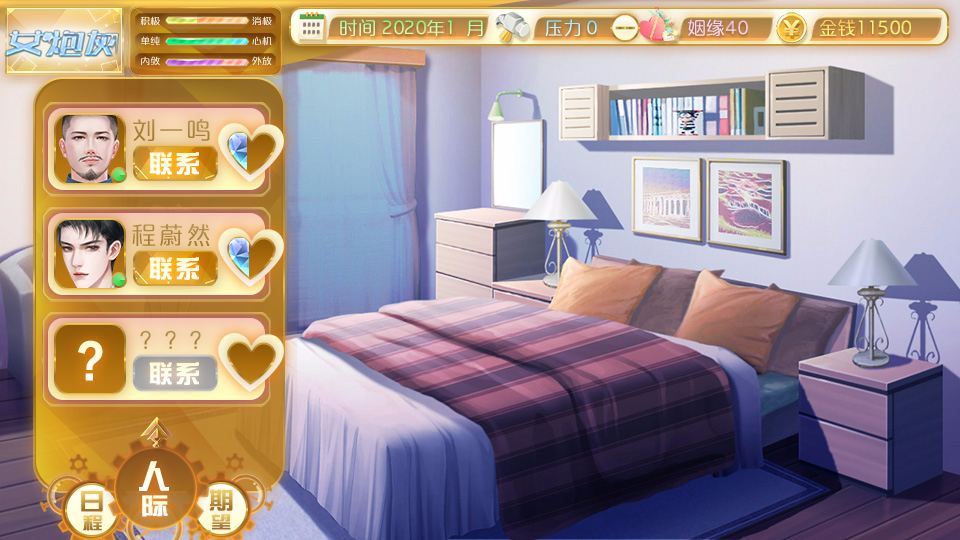The height and width of the screenshot is (540, 960).
Task: Select 程蔚然's portrait
Action: pyautogui.click(x=90, y=254)
